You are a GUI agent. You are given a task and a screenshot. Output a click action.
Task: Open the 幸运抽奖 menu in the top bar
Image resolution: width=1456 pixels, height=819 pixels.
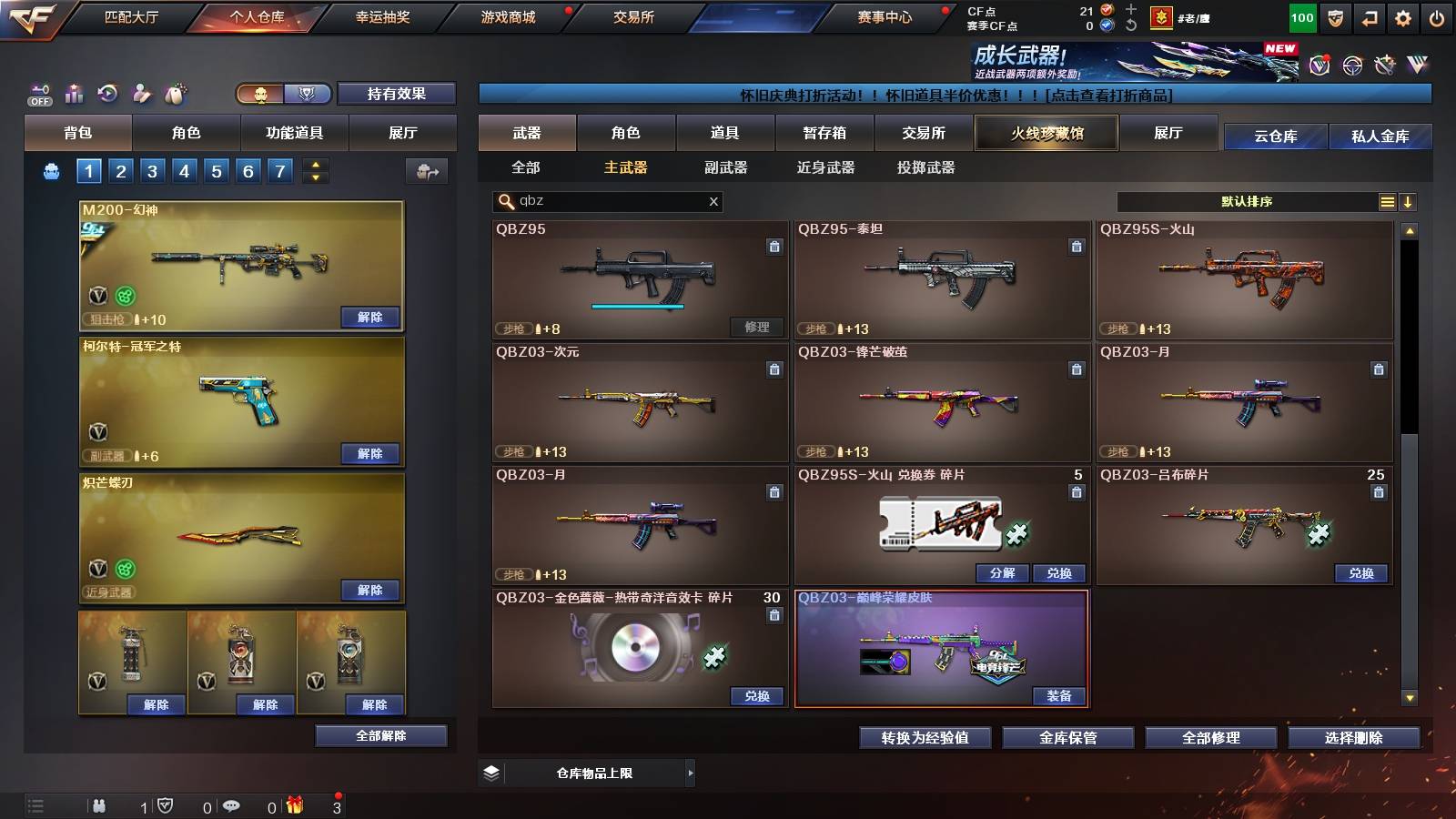click(384, 16)
